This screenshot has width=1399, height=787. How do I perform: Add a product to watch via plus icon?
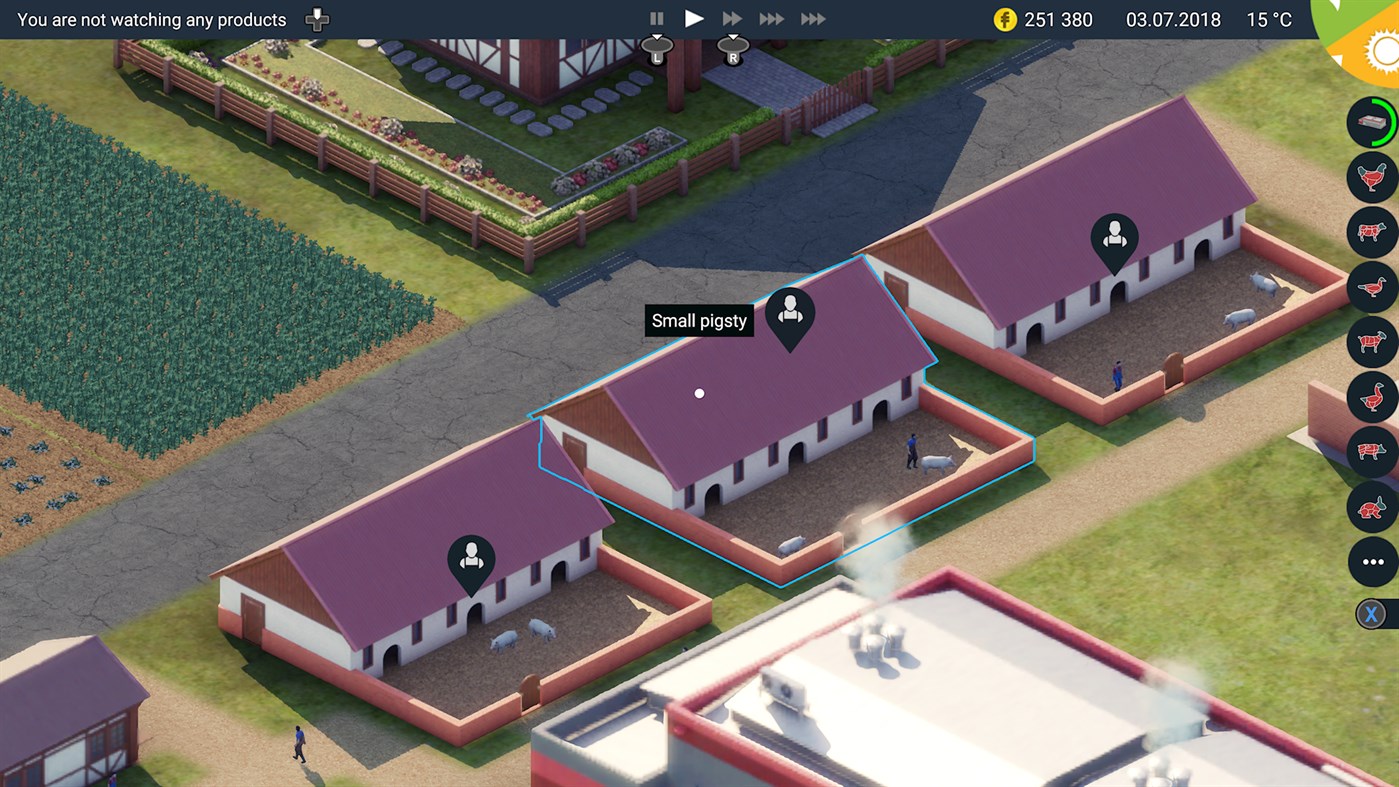(x=316, y=18)
